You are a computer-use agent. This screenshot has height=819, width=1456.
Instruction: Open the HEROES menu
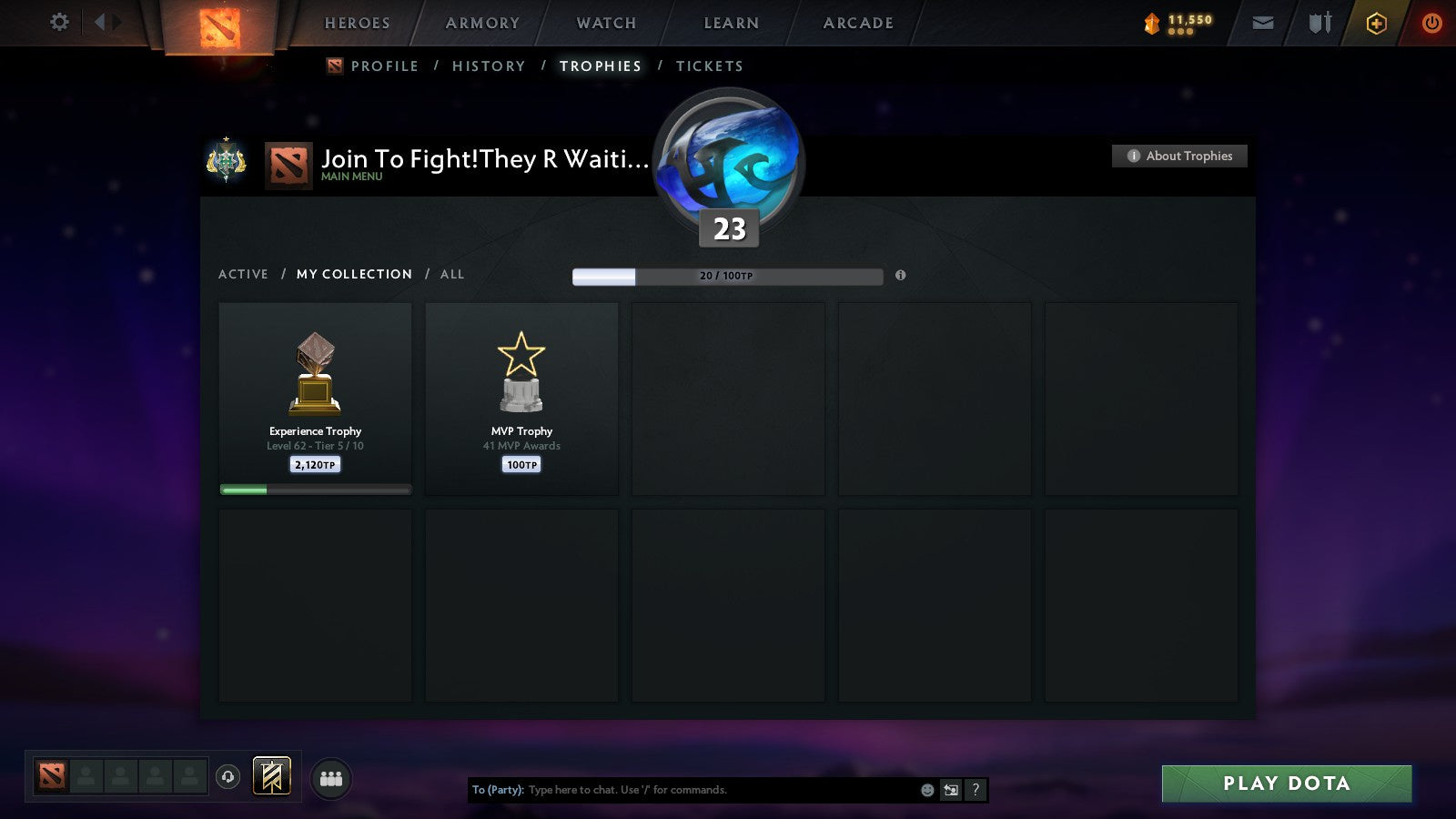[x=357, y=23]
